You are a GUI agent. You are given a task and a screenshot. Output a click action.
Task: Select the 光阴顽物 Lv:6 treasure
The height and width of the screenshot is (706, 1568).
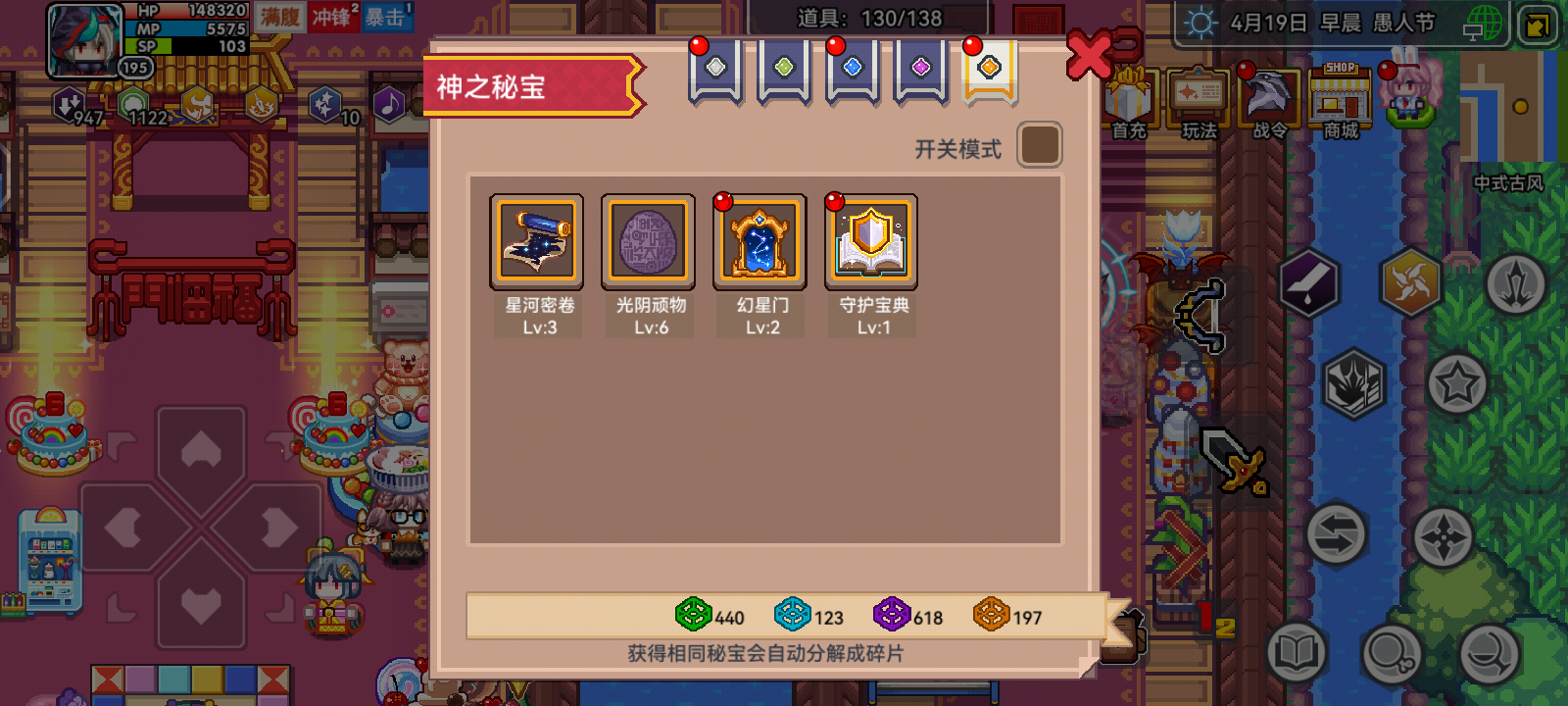pos(649,241)
